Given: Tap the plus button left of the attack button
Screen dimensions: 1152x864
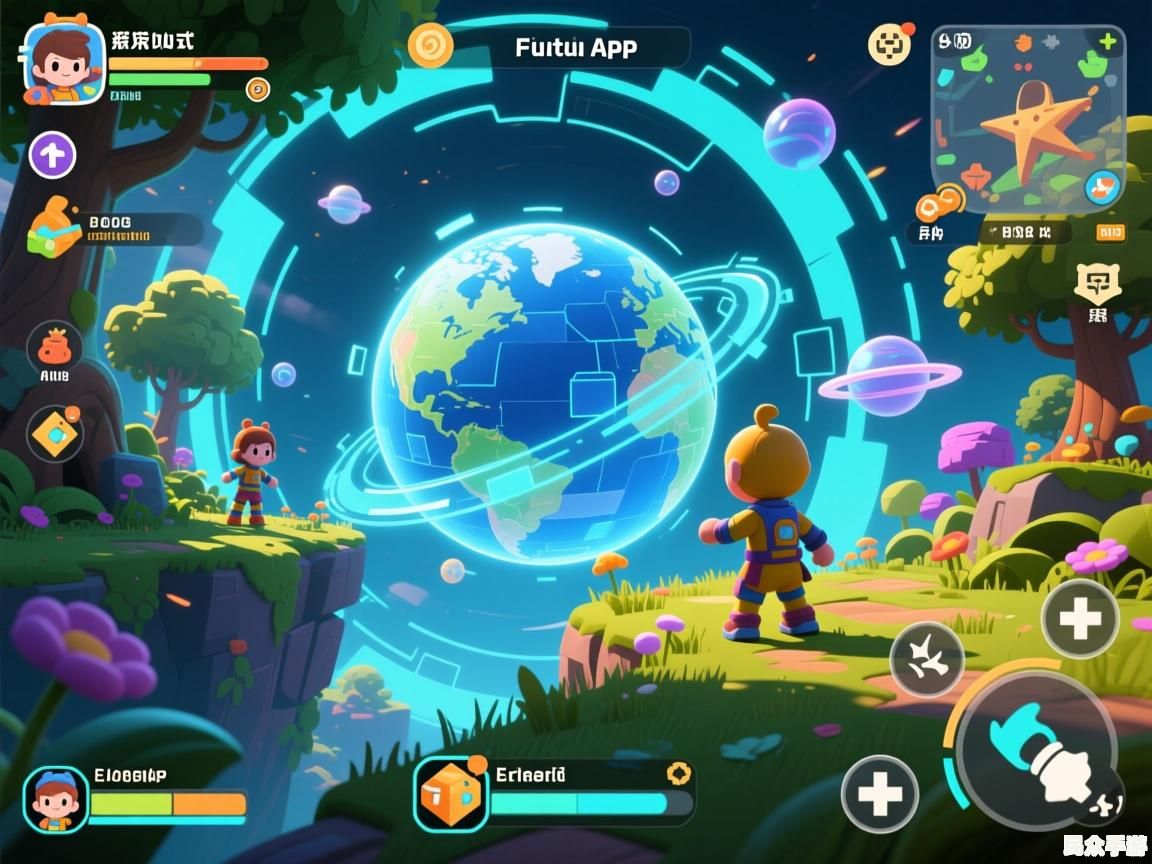Looking at the screenshot, I should [879, 794].
